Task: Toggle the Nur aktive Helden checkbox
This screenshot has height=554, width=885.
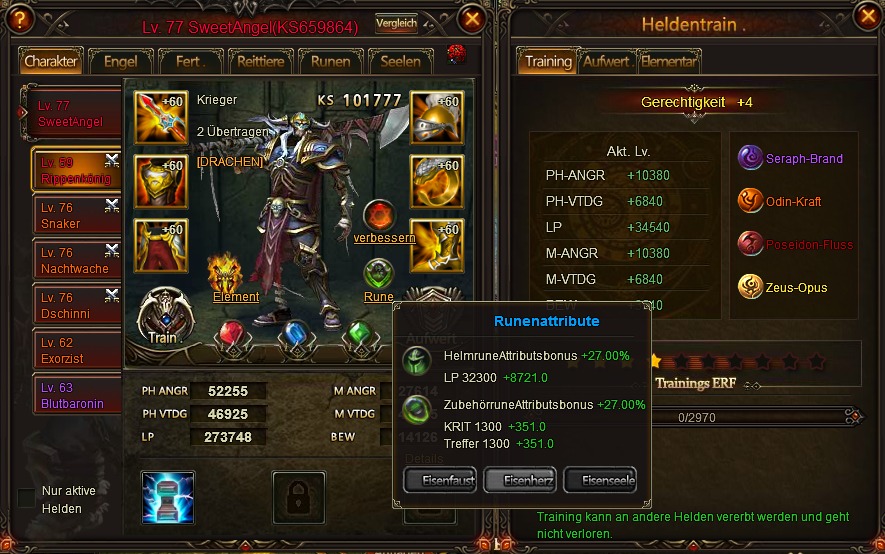Action: click(26, 497)
